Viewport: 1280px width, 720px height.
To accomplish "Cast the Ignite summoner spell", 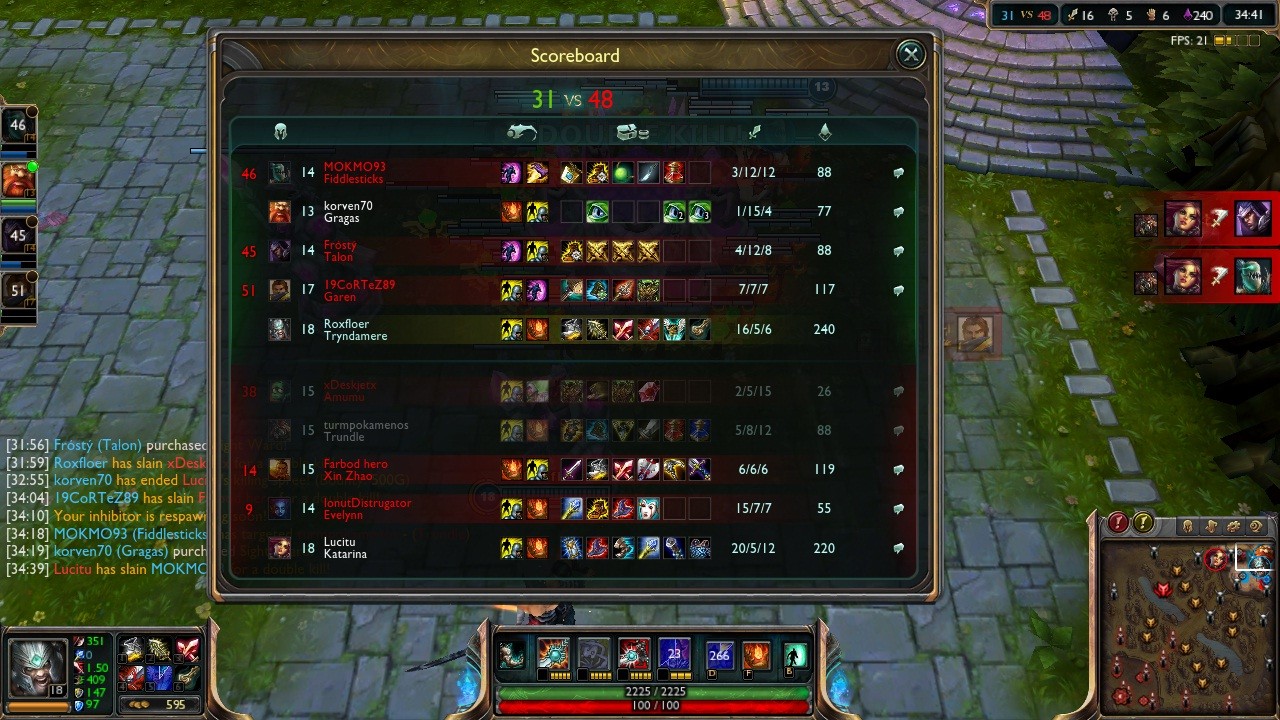I will (x=756, y=655).
